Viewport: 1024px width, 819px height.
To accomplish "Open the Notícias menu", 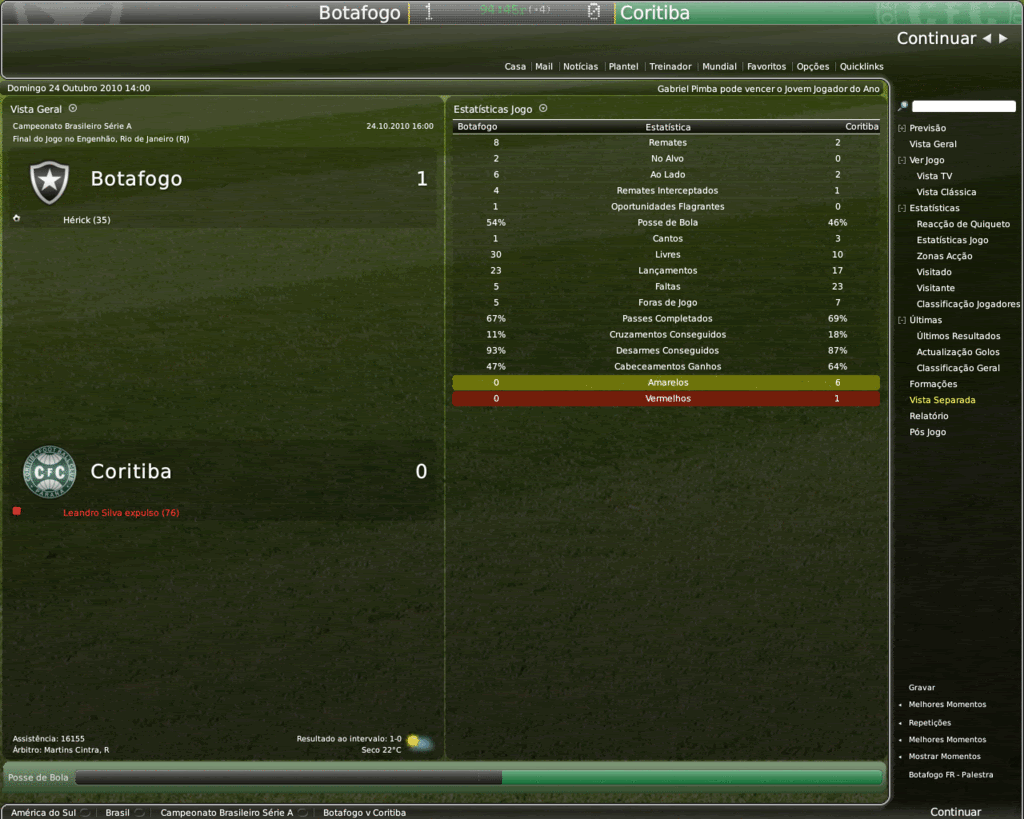I will pyautogui.click(x=580, y=67).
